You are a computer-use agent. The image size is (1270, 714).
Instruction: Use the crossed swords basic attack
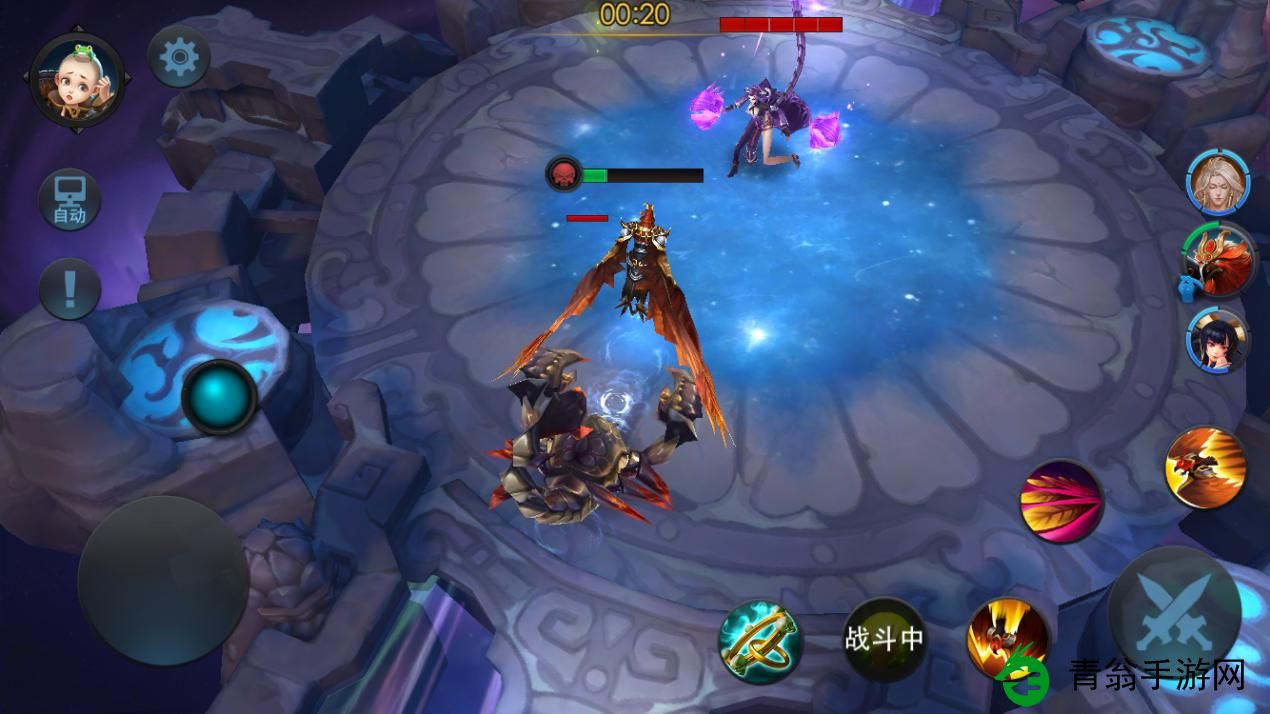tap(1174, 612)
